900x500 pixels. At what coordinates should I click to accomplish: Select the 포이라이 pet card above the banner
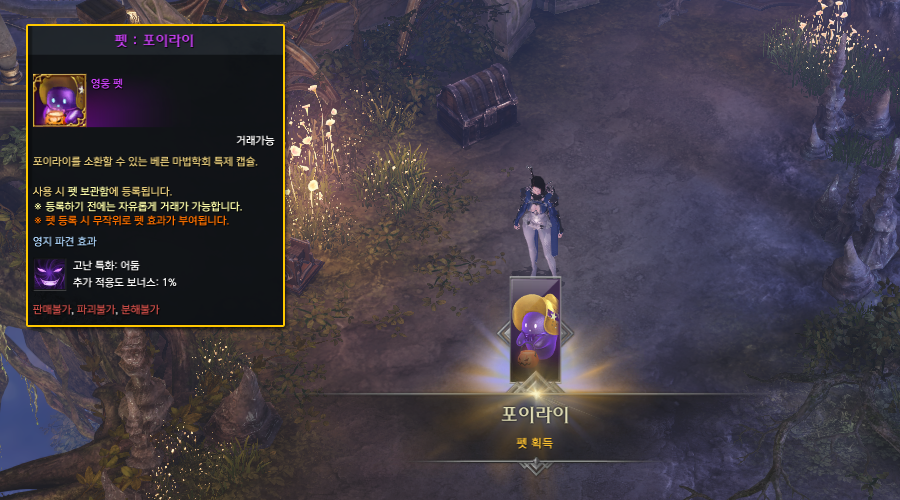(x=535, y=328)
